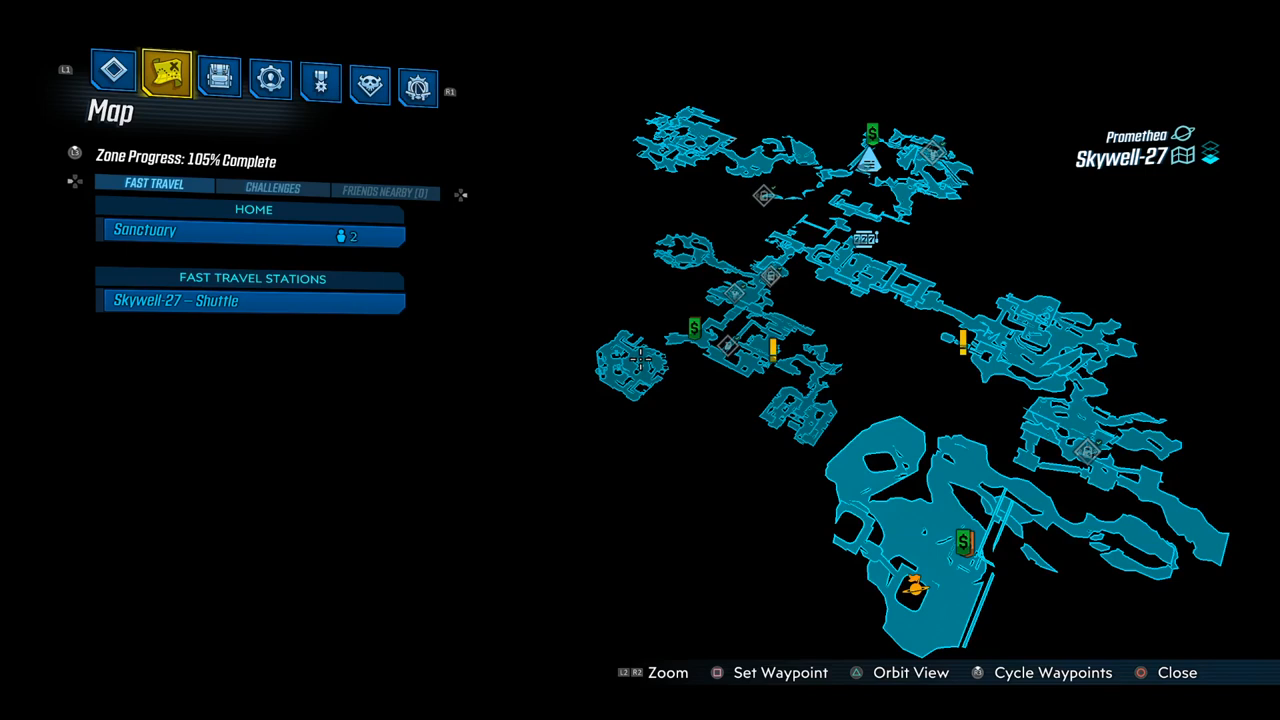Open the Challenges tab

pos(272,188)
